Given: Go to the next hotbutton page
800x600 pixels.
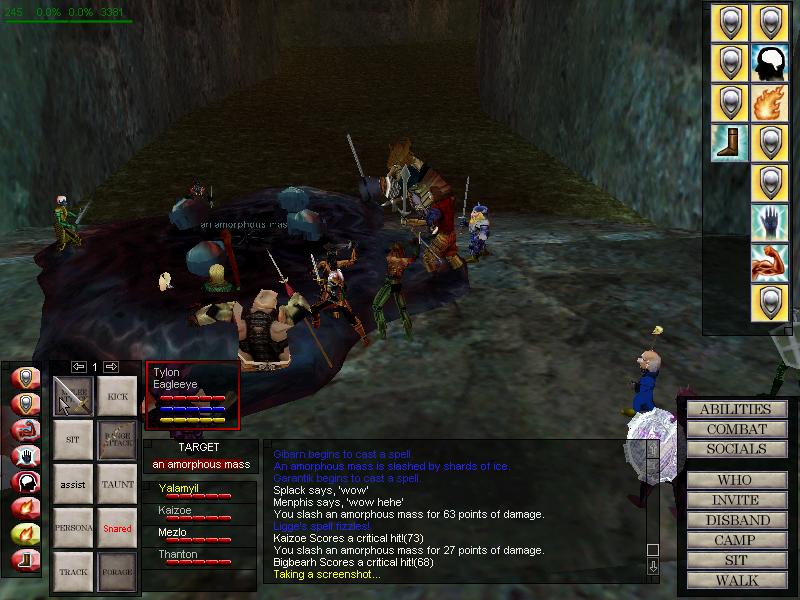Looking at the screenshot, I should click(x=111, y=367).
